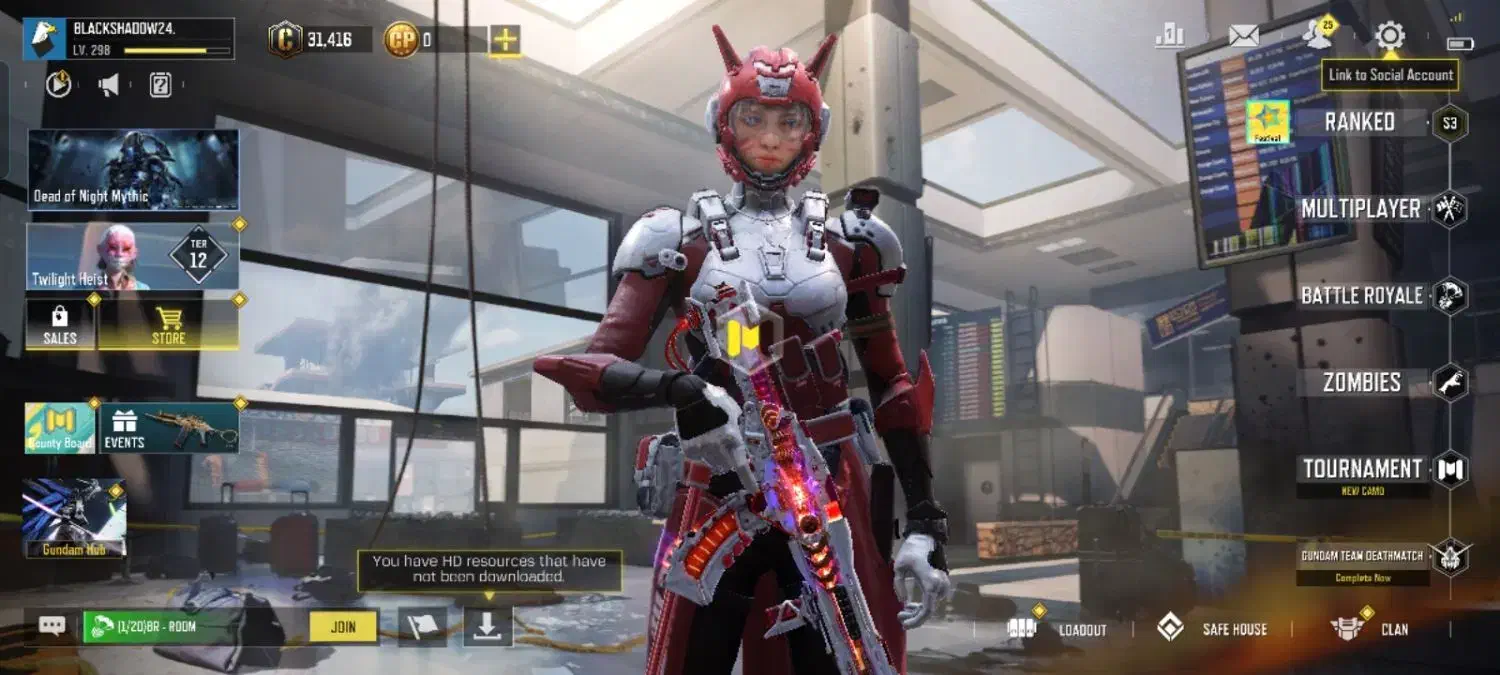Open the Events panel
Viewport: 1500px width, 675px height.
[168, 428]
